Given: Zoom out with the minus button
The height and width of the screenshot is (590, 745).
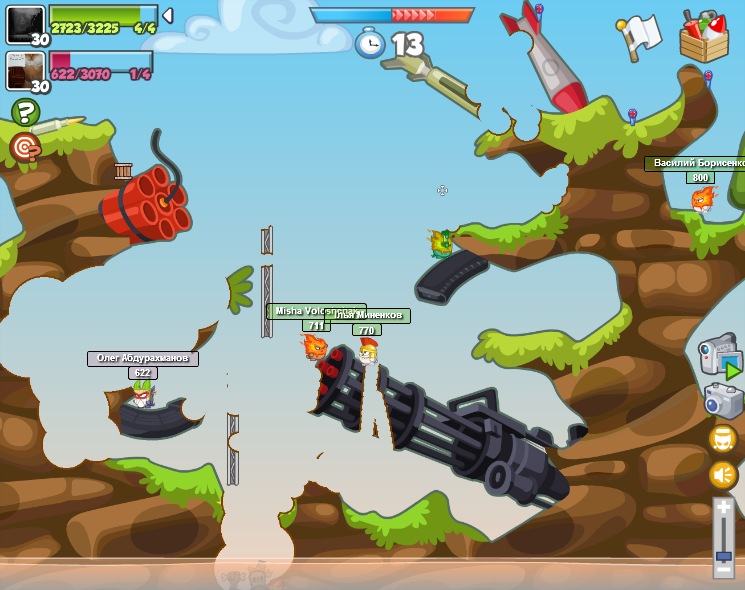Looking at the screenshot, I should click(x=723, y=570).
